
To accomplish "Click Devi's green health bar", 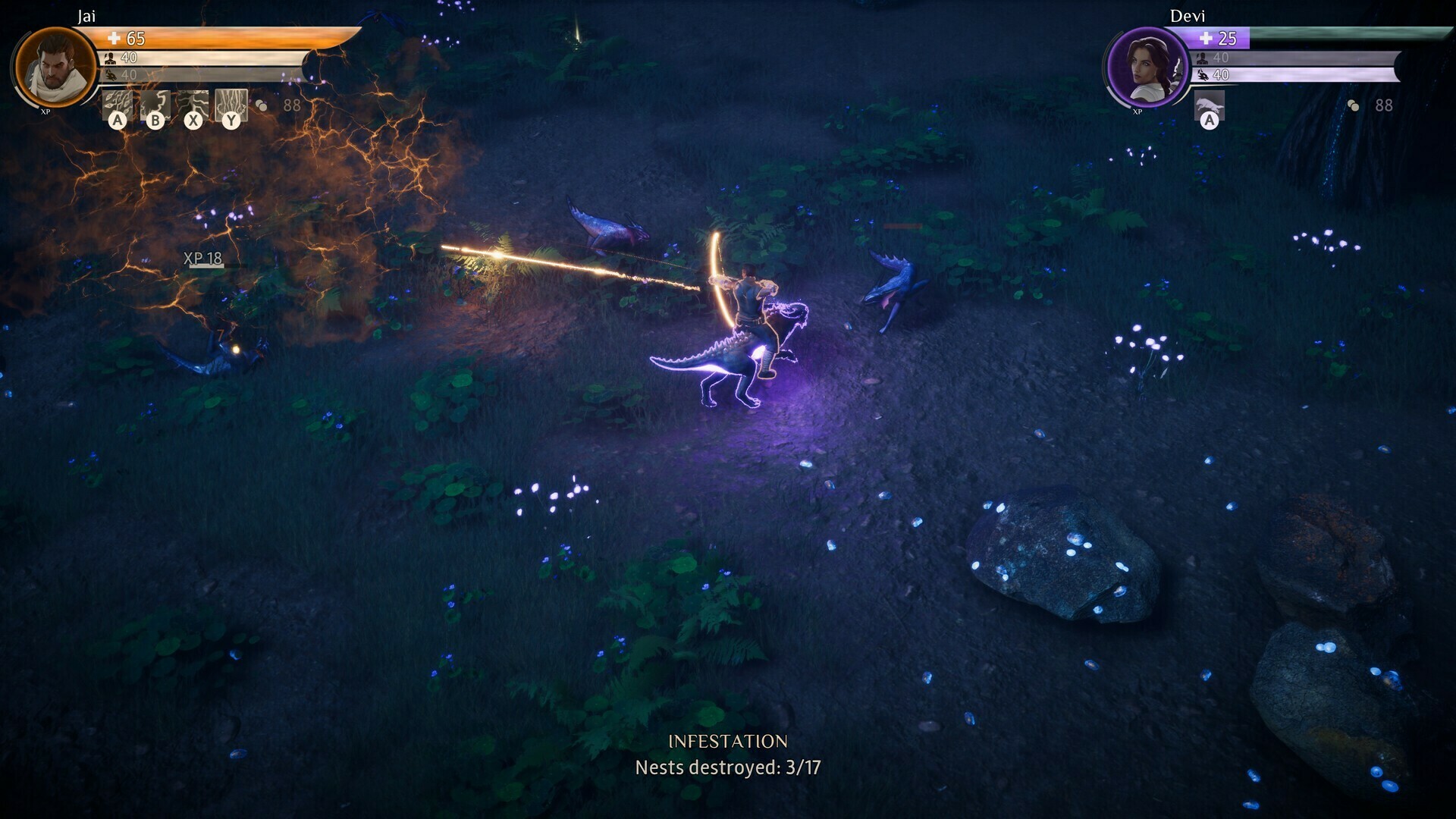I will point(1338,35).
